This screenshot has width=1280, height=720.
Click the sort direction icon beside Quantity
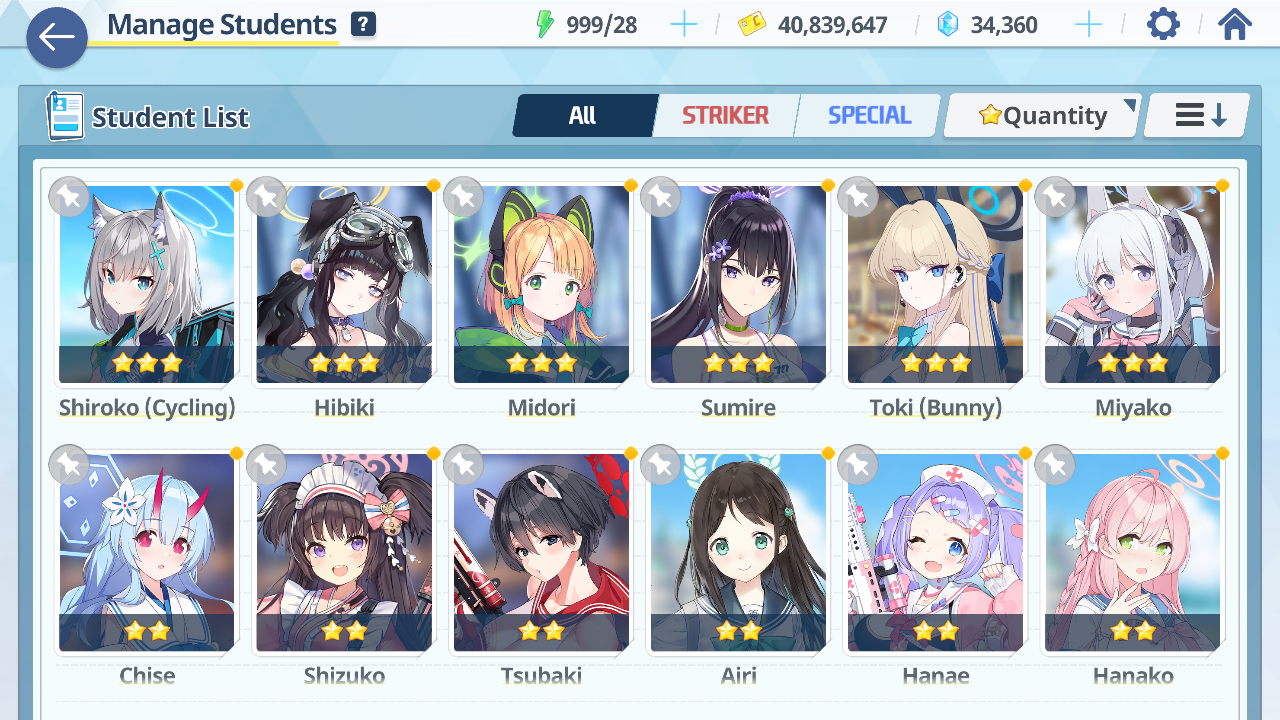click(x=1195, y=115)
